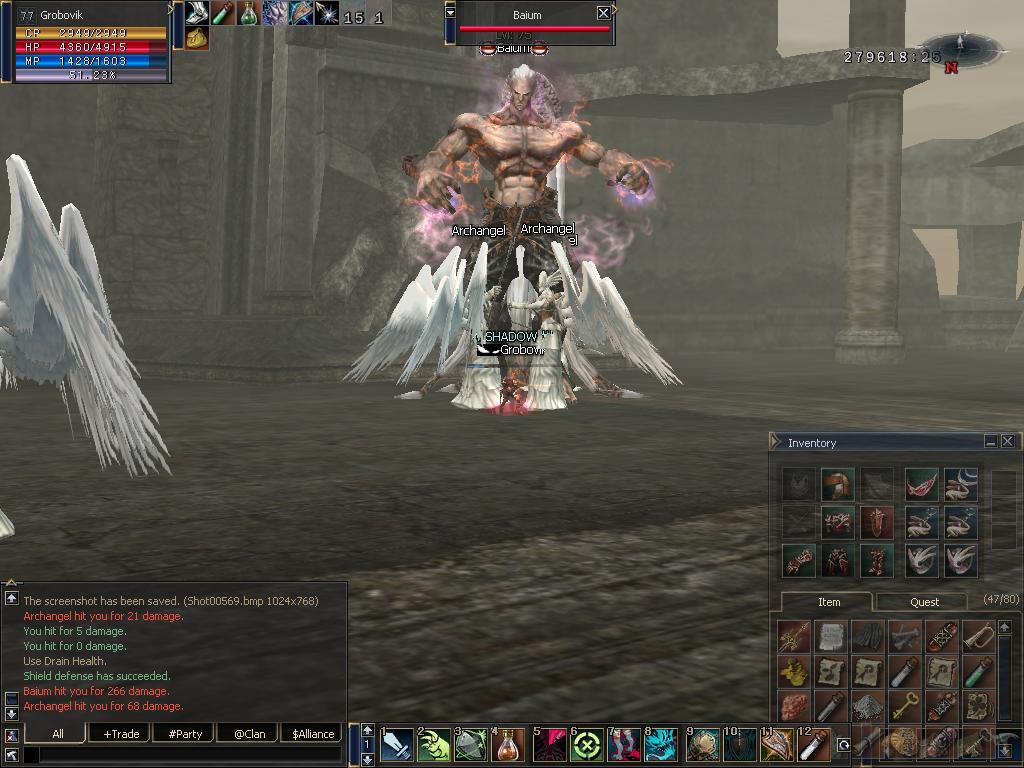Select the golden key in inventory
Viewport: 1024px width, 768px height.
[905, 706]
